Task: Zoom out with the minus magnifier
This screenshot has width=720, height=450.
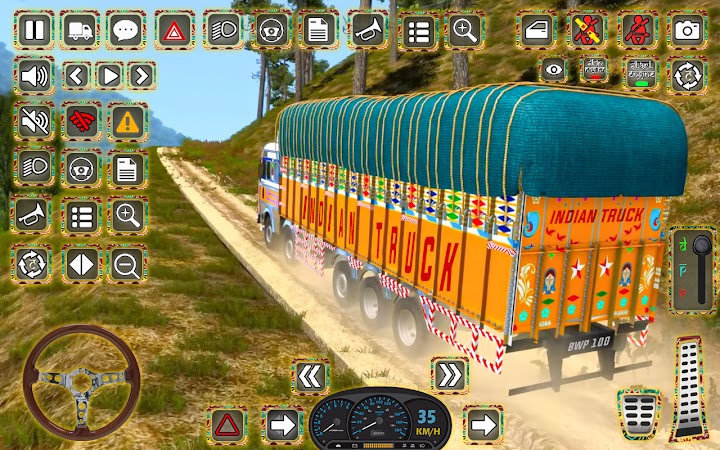Action: pos(126,264)
